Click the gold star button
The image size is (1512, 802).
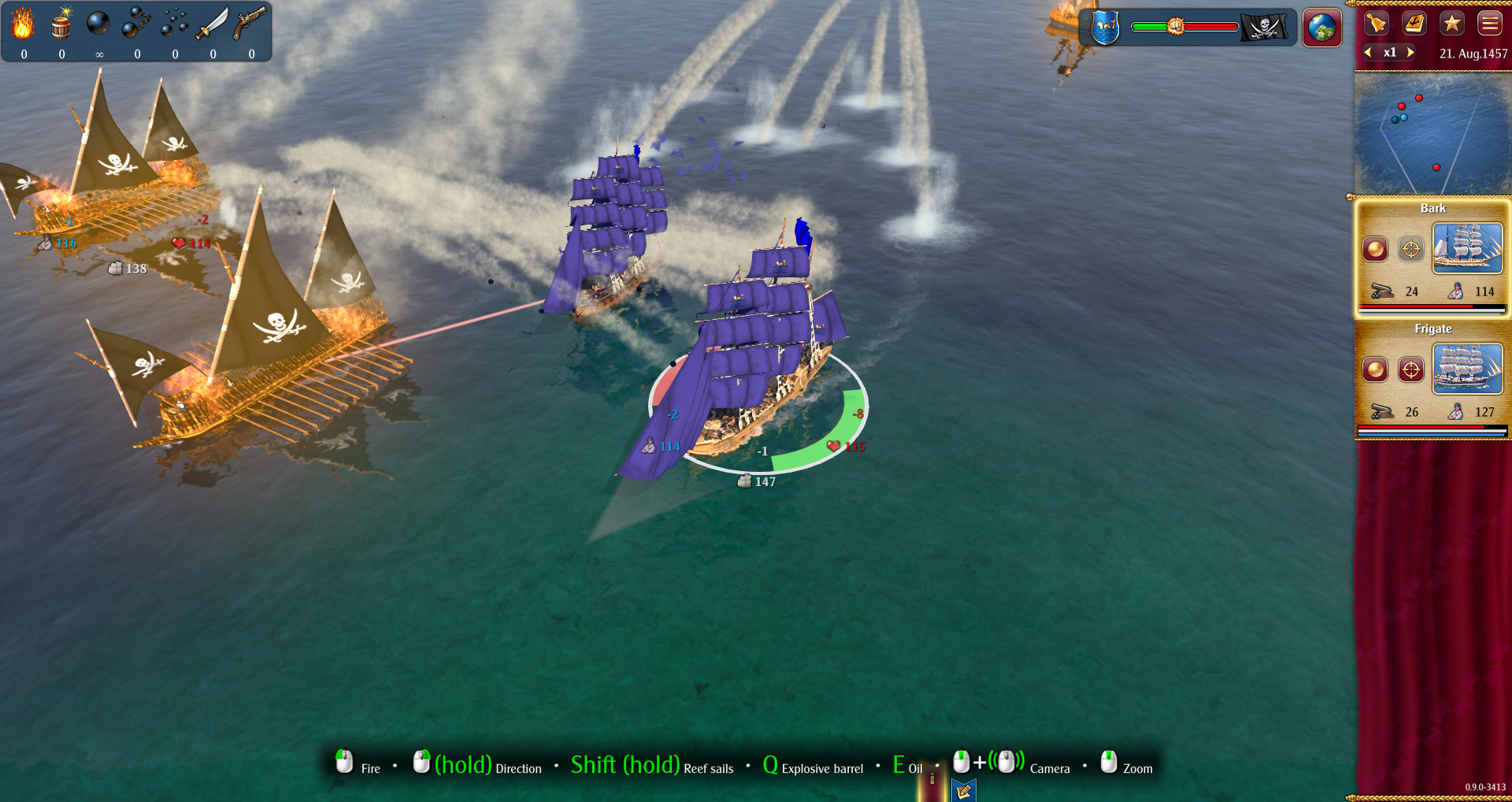1451,23
